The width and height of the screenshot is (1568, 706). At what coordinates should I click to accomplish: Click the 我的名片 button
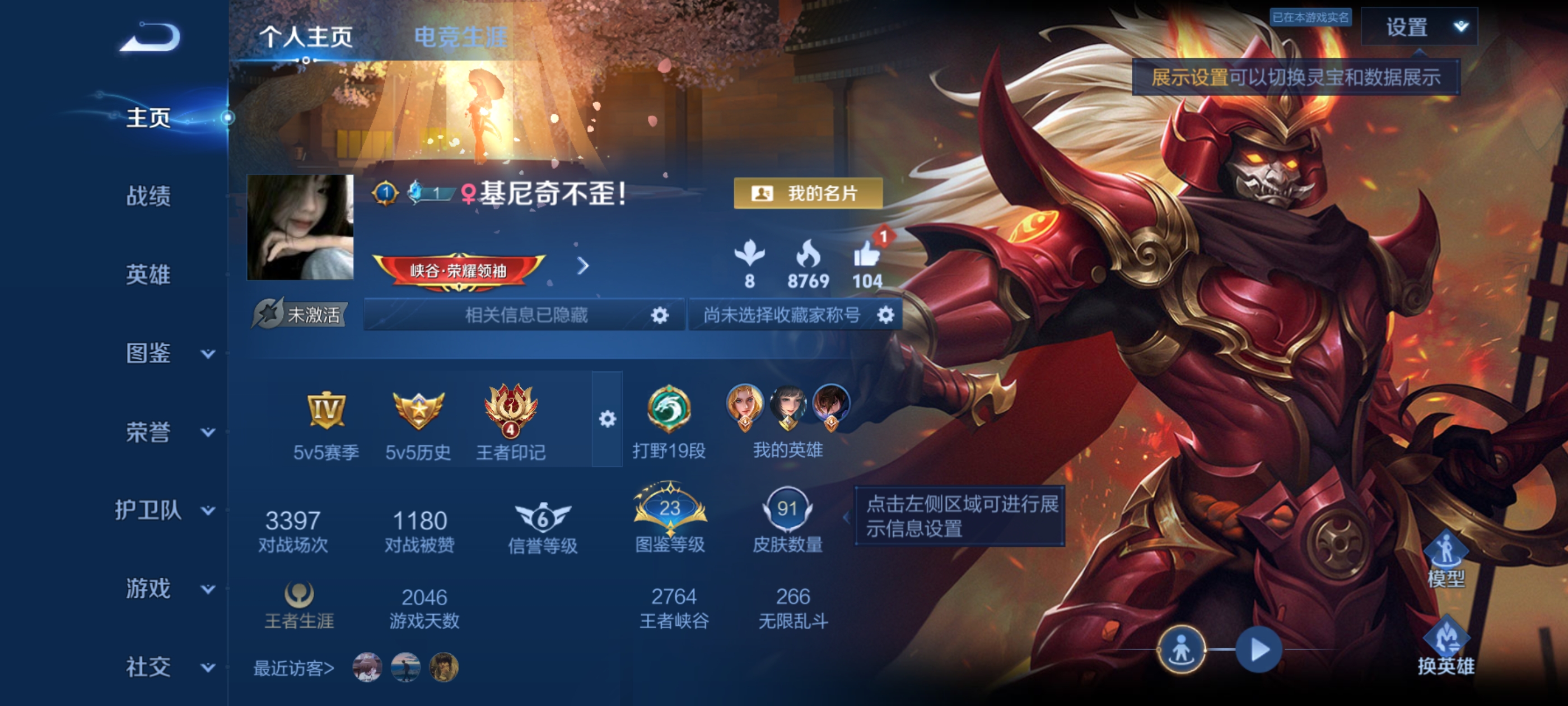810,193
